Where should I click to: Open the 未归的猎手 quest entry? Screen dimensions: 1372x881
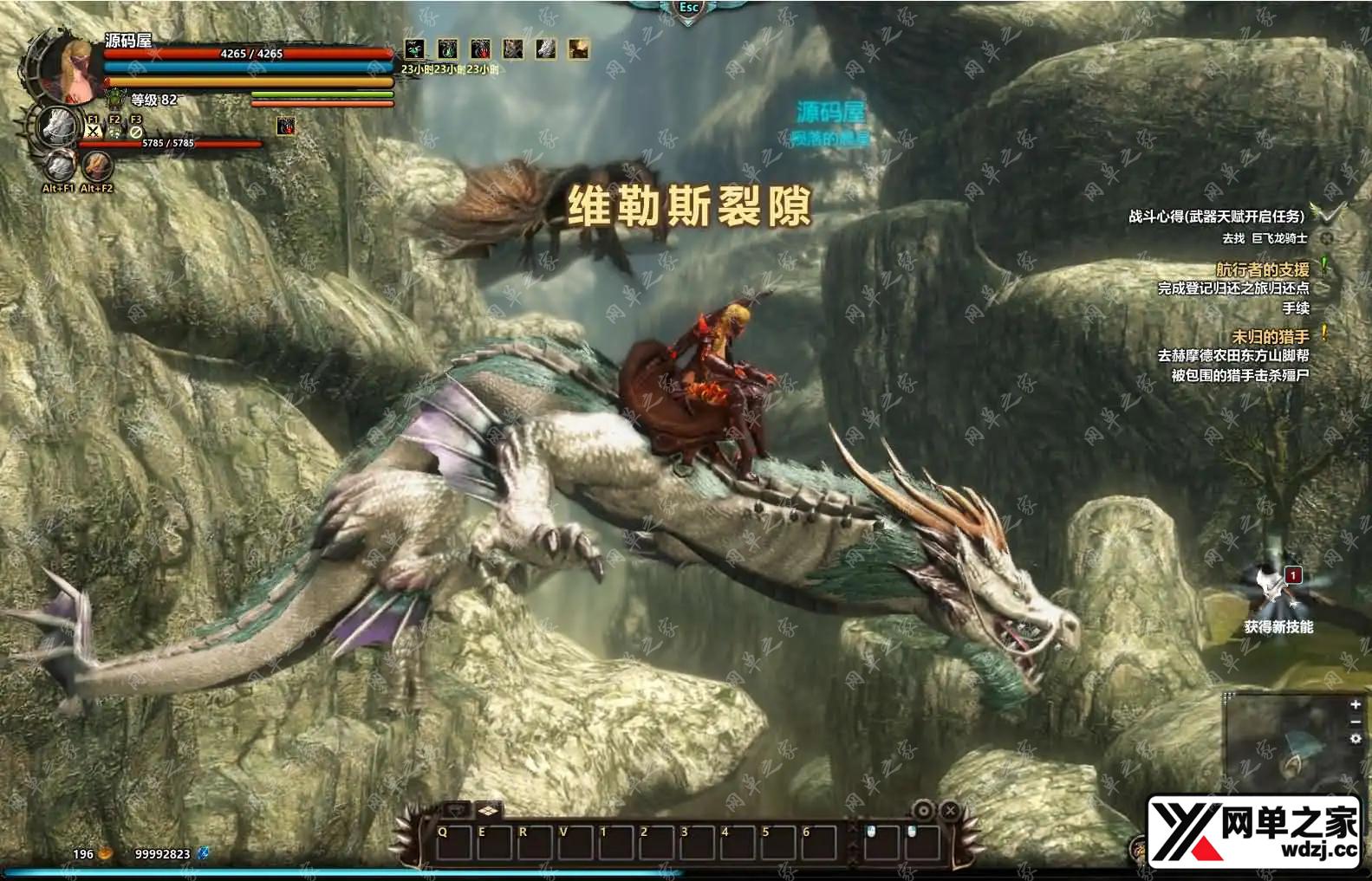(x=1270, y=336)
